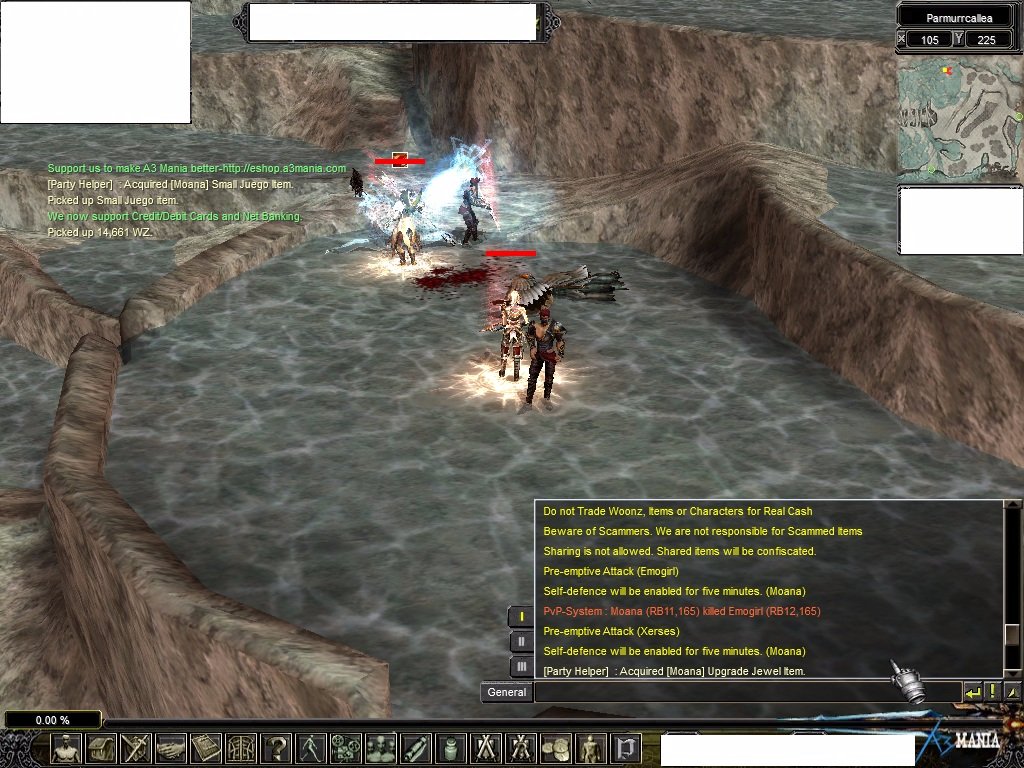Open the treasure chest inventory icon
This screenshot has height=768, width=1024.
(x=101, y=748)
